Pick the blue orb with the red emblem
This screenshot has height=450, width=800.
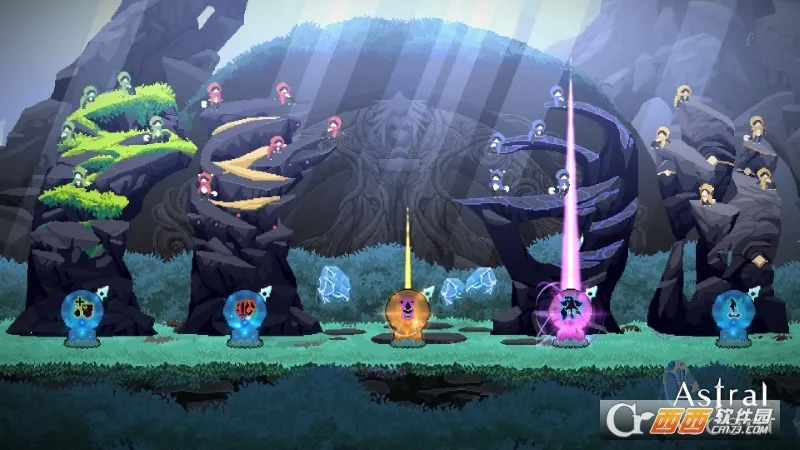click(x=242, y=307)
